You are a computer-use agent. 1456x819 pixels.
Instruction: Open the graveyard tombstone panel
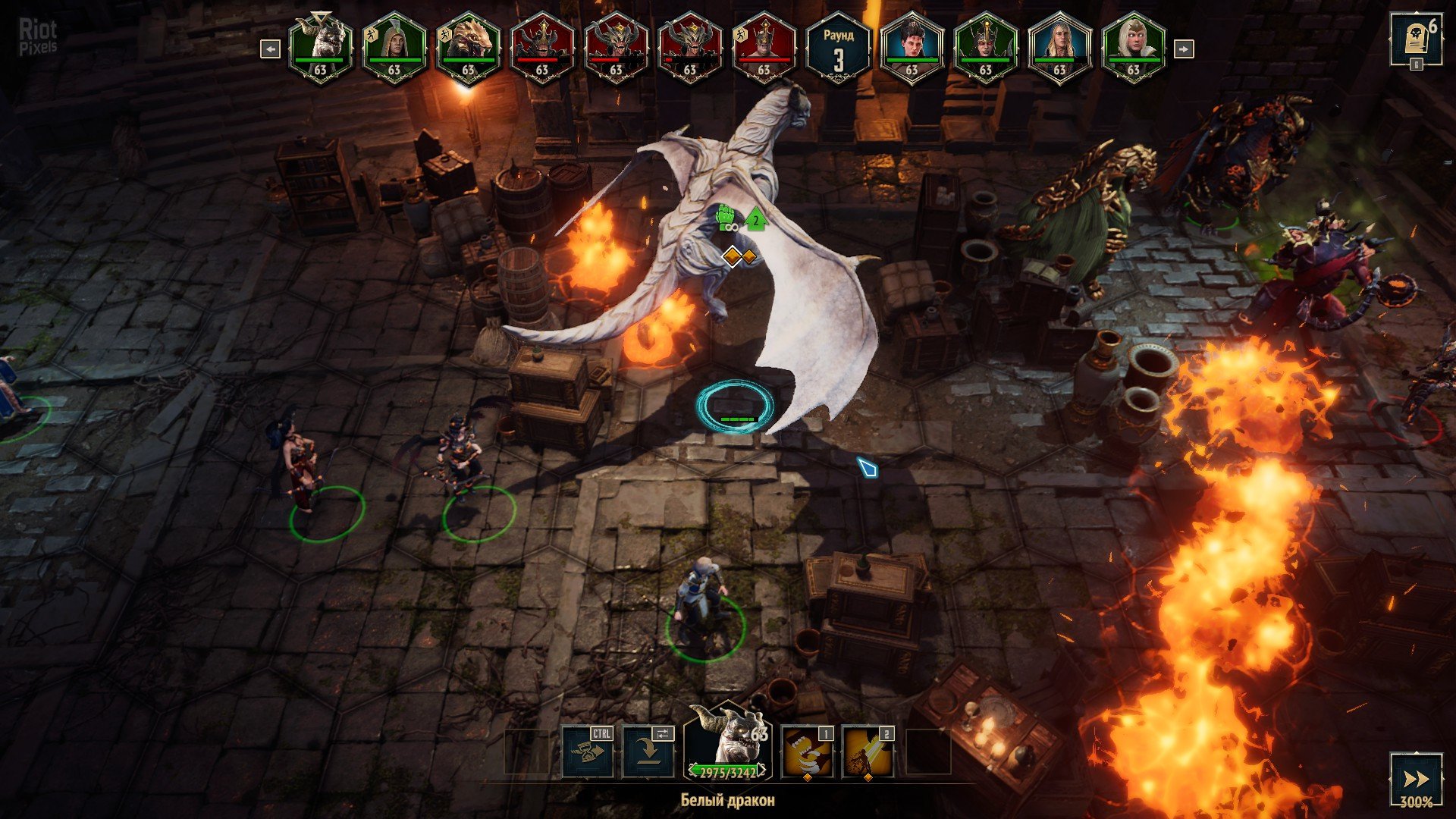point(1415,40)
